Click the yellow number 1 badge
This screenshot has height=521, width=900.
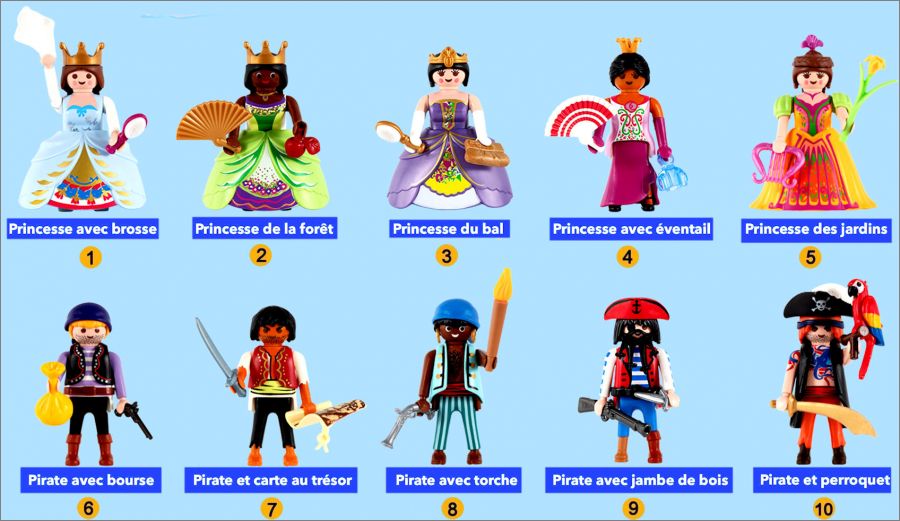91,258
